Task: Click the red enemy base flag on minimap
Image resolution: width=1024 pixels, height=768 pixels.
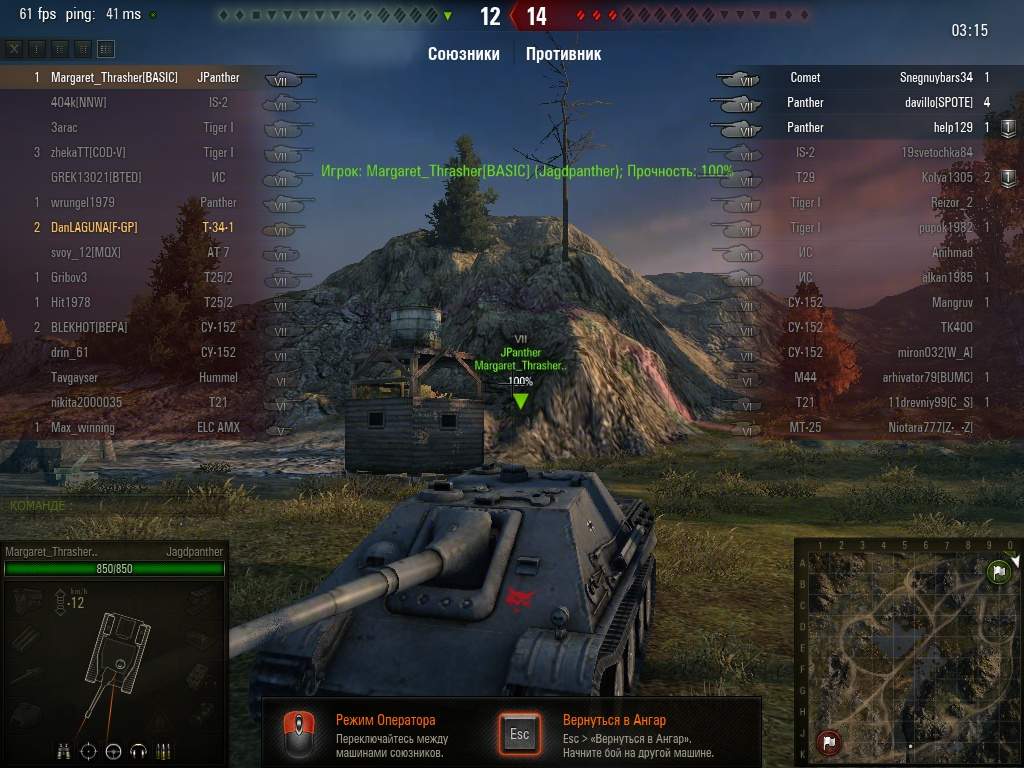Action: tap(828, 742)
